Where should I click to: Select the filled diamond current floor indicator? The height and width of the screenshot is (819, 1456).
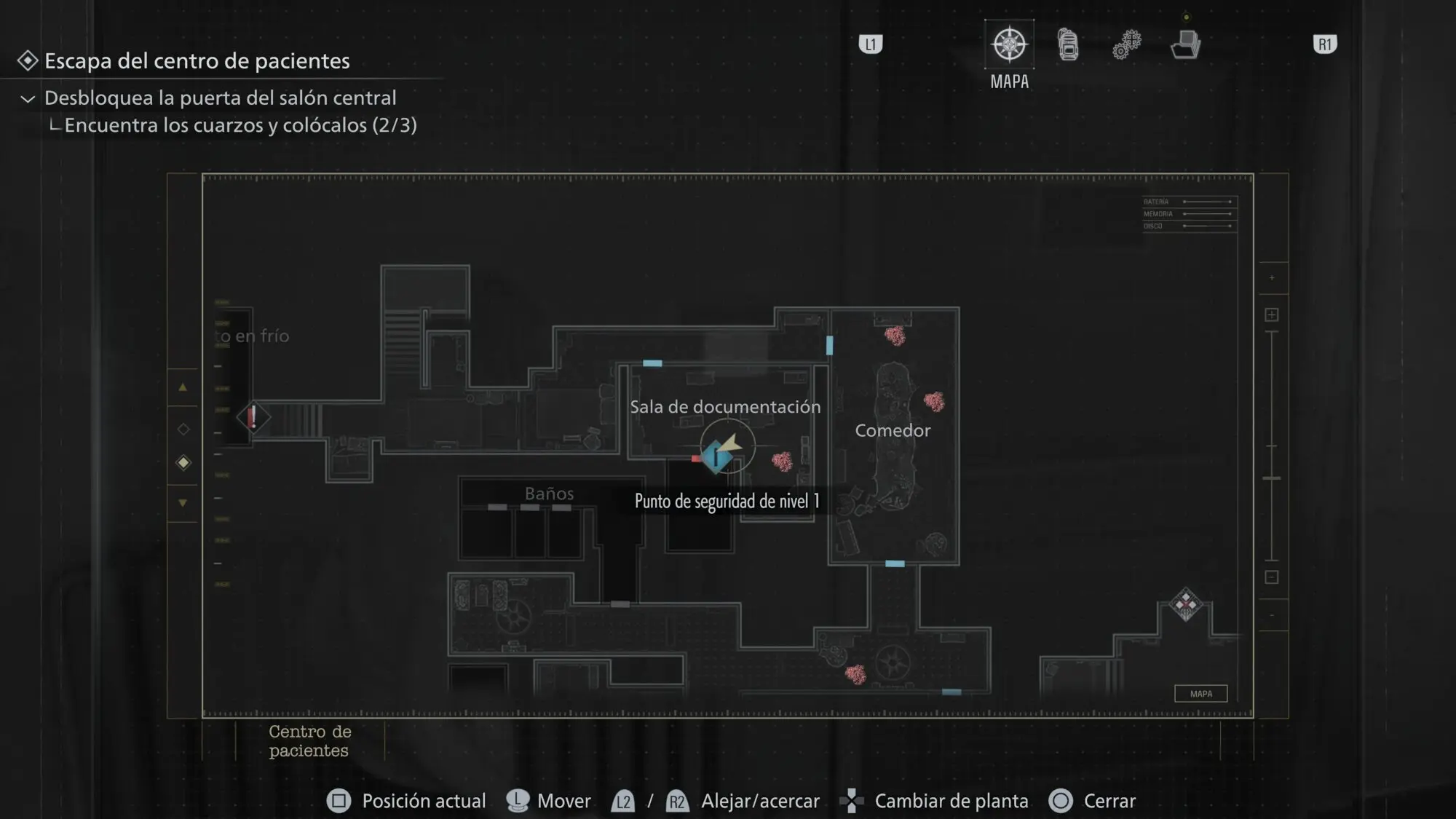(x=183, y=463)
